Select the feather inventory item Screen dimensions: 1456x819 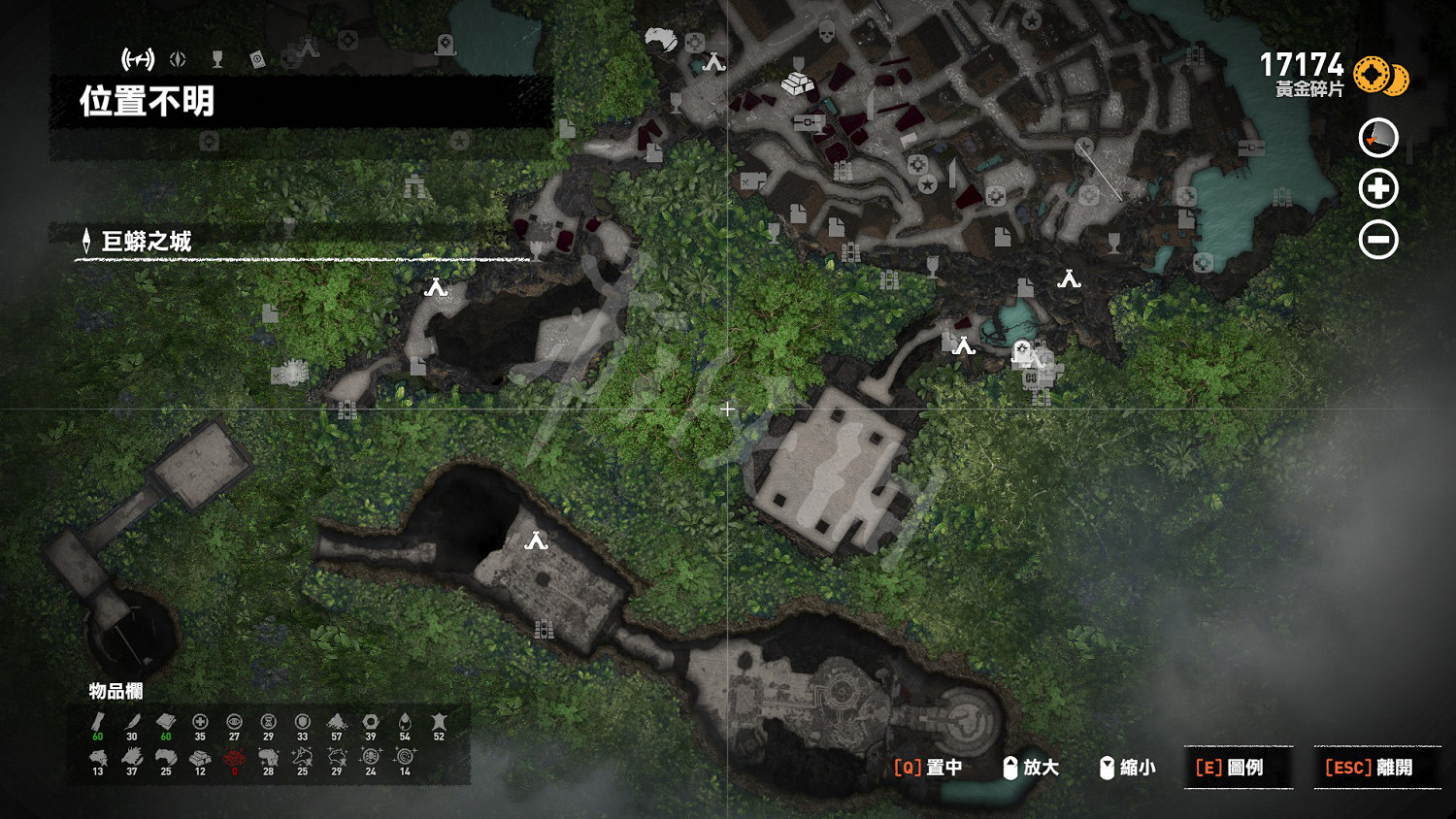click(132, 722)
